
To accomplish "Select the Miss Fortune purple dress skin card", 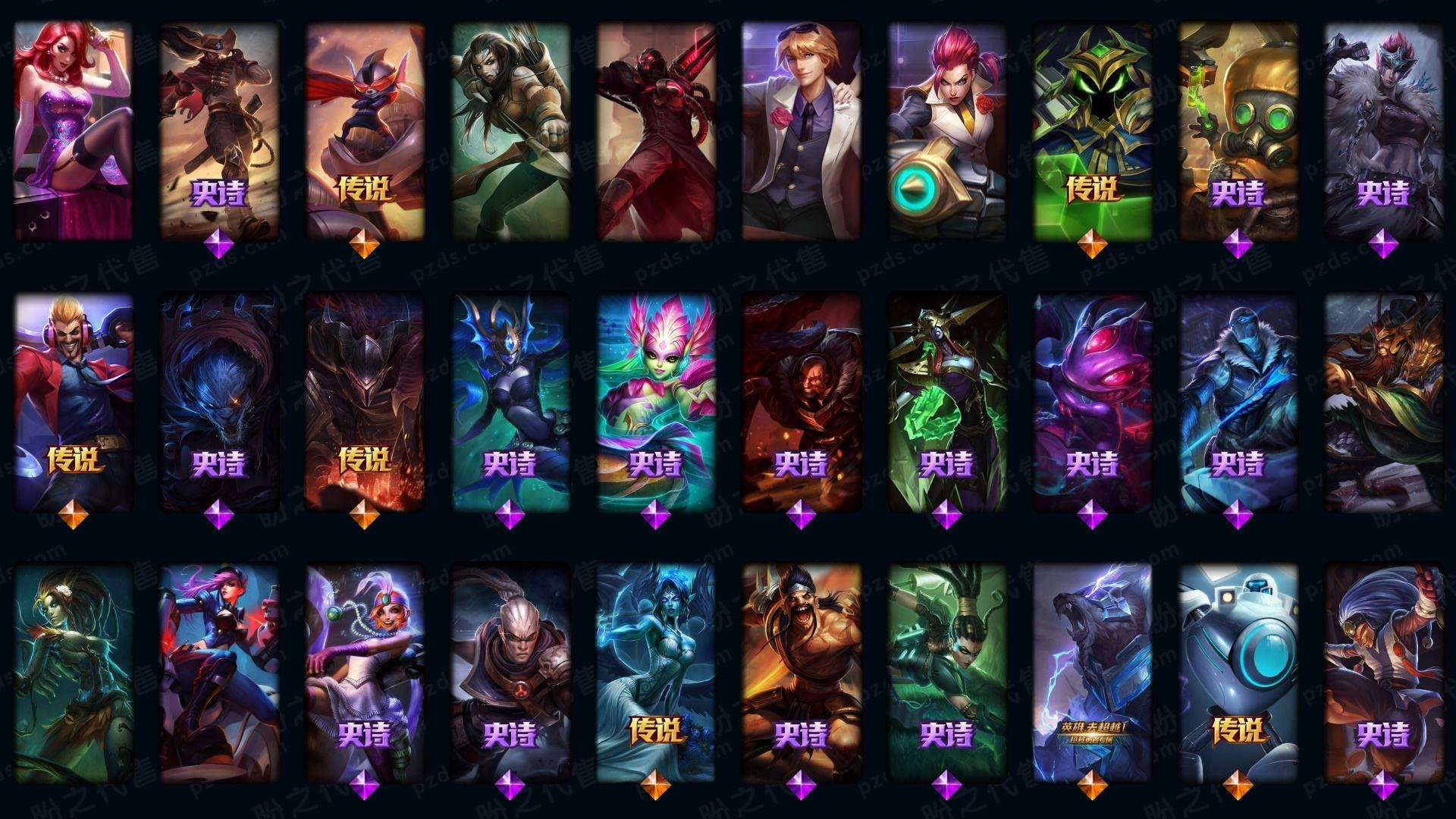I will tap(74, 130).
